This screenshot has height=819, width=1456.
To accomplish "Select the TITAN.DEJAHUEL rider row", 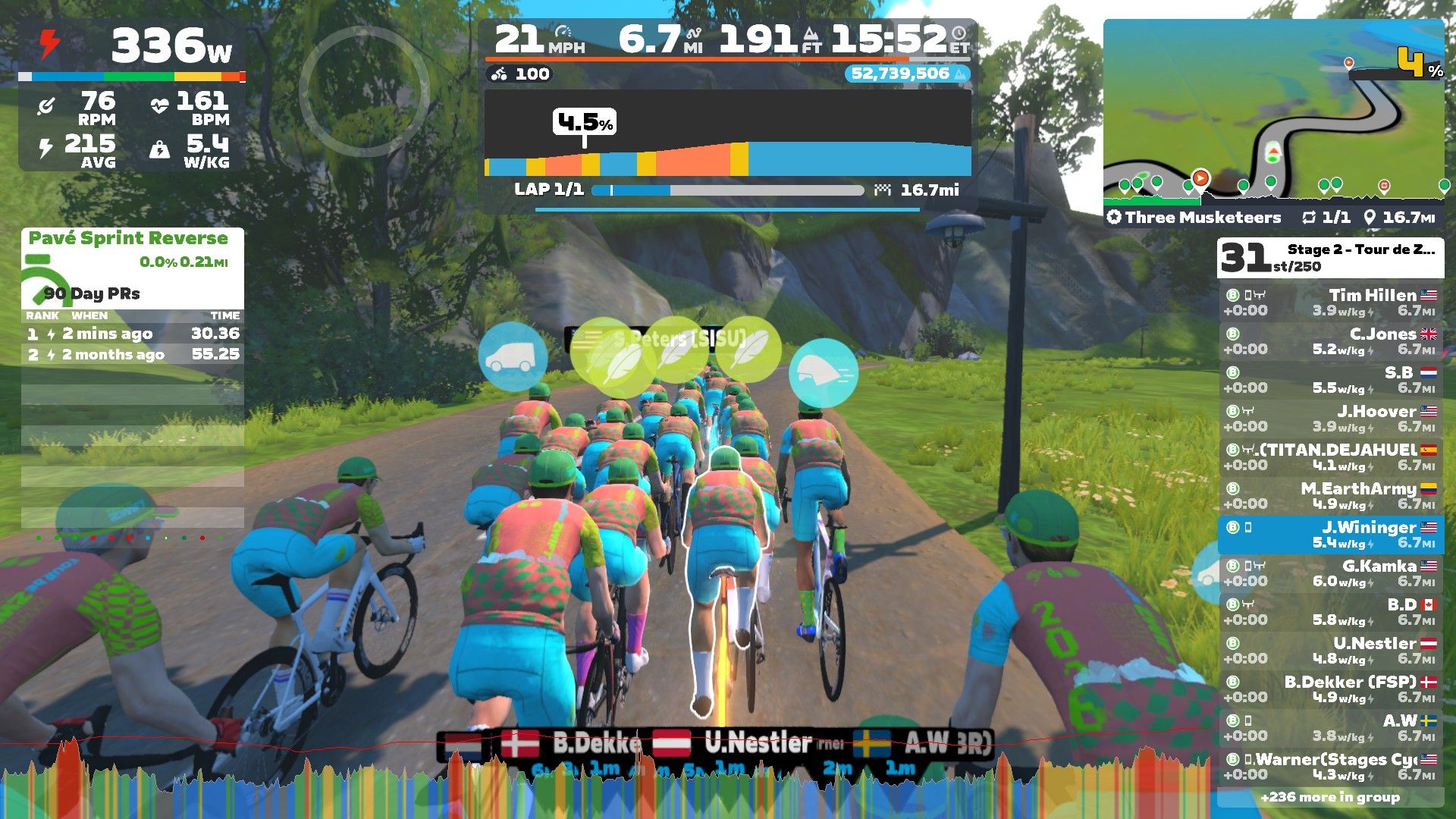I will (x=1331, y=457).
